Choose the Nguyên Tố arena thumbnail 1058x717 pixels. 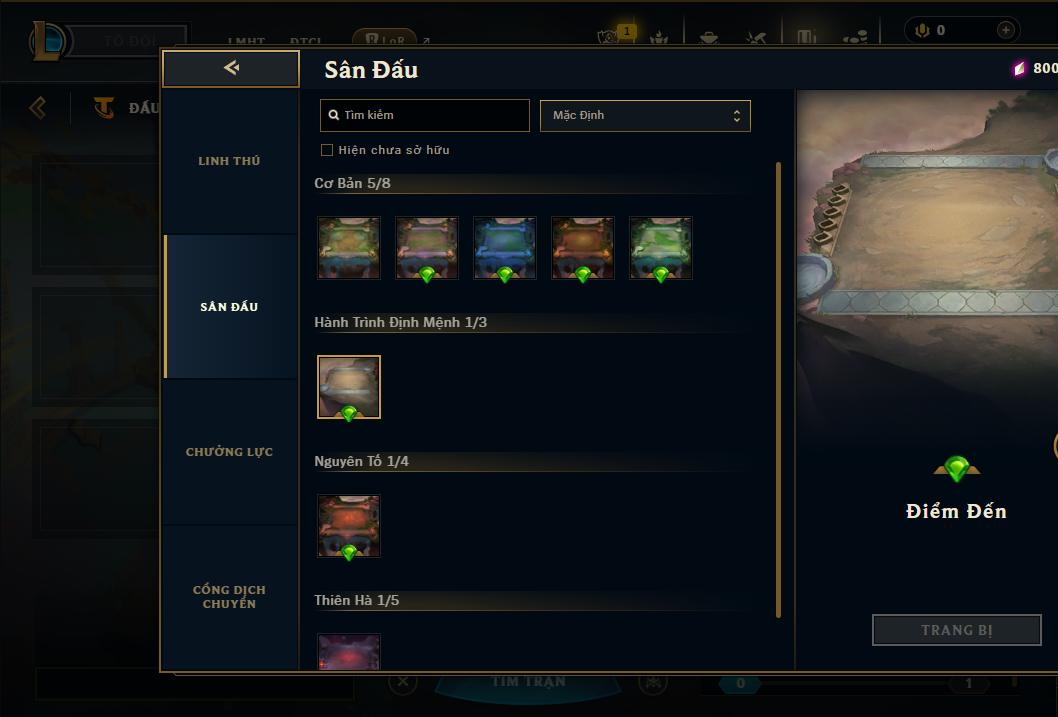click(349, 526)
